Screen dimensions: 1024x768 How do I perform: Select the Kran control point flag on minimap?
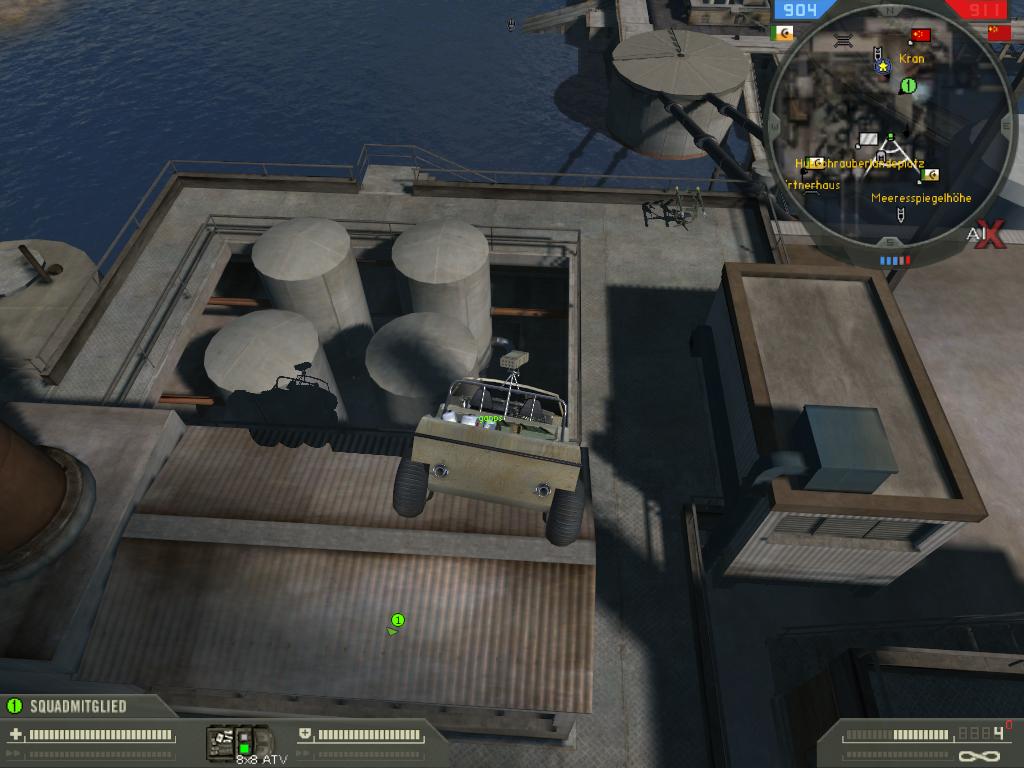(921, 36)
